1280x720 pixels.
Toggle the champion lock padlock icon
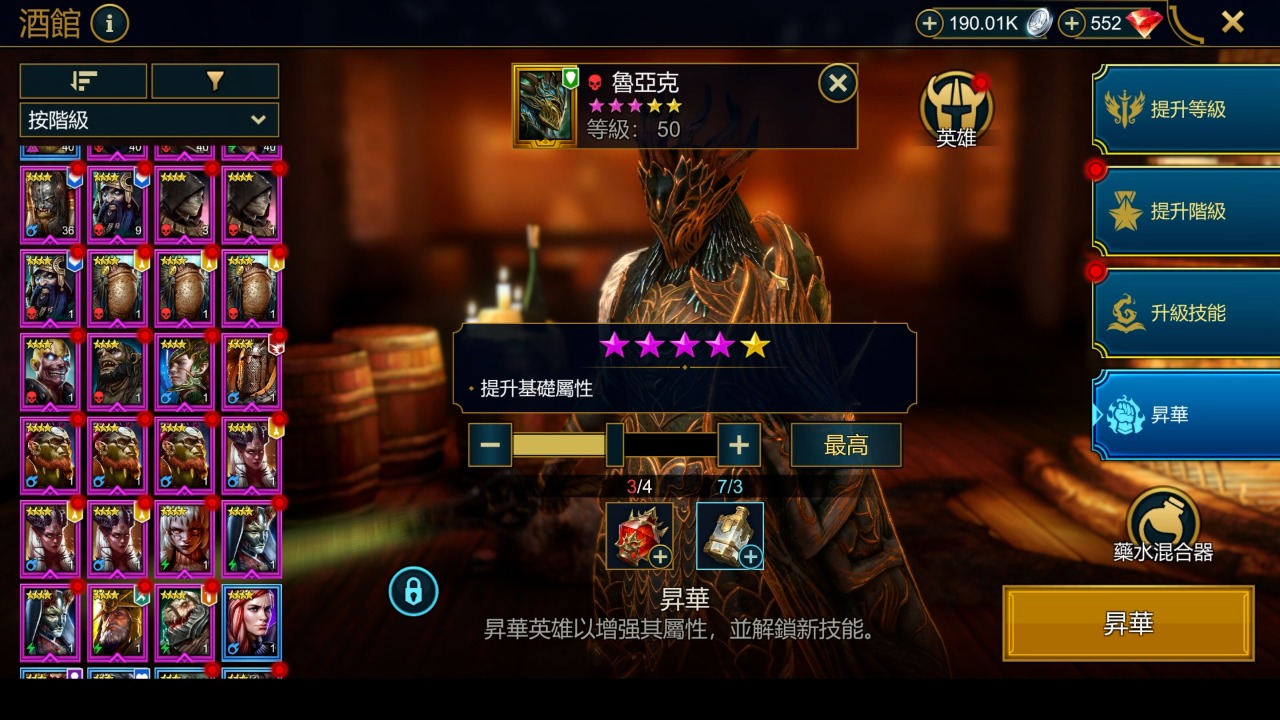[413, 591]
